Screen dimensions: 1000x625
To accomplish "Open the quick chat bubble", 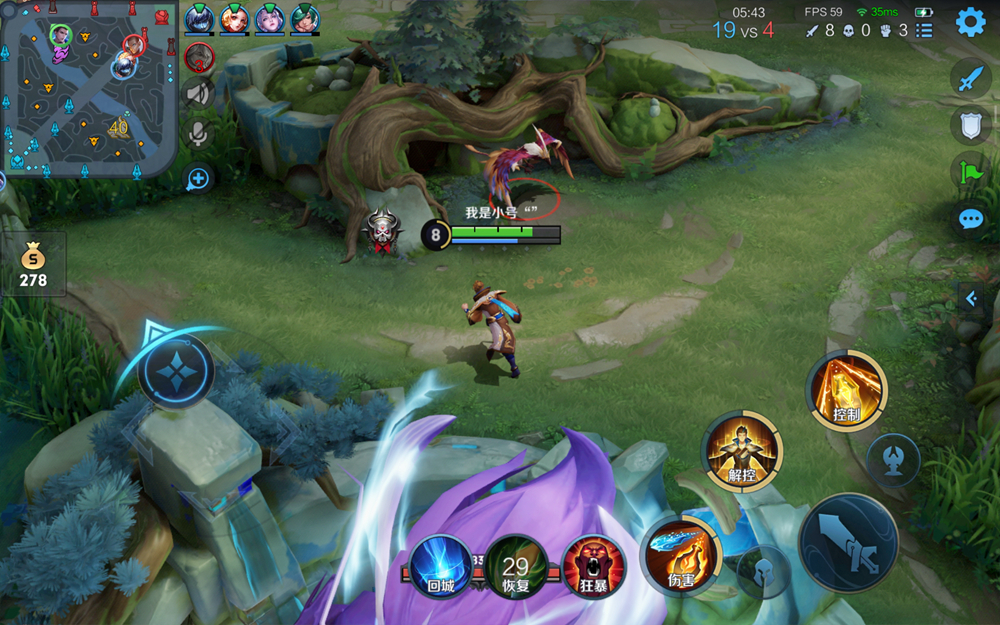I will click(x=970, y=219).
